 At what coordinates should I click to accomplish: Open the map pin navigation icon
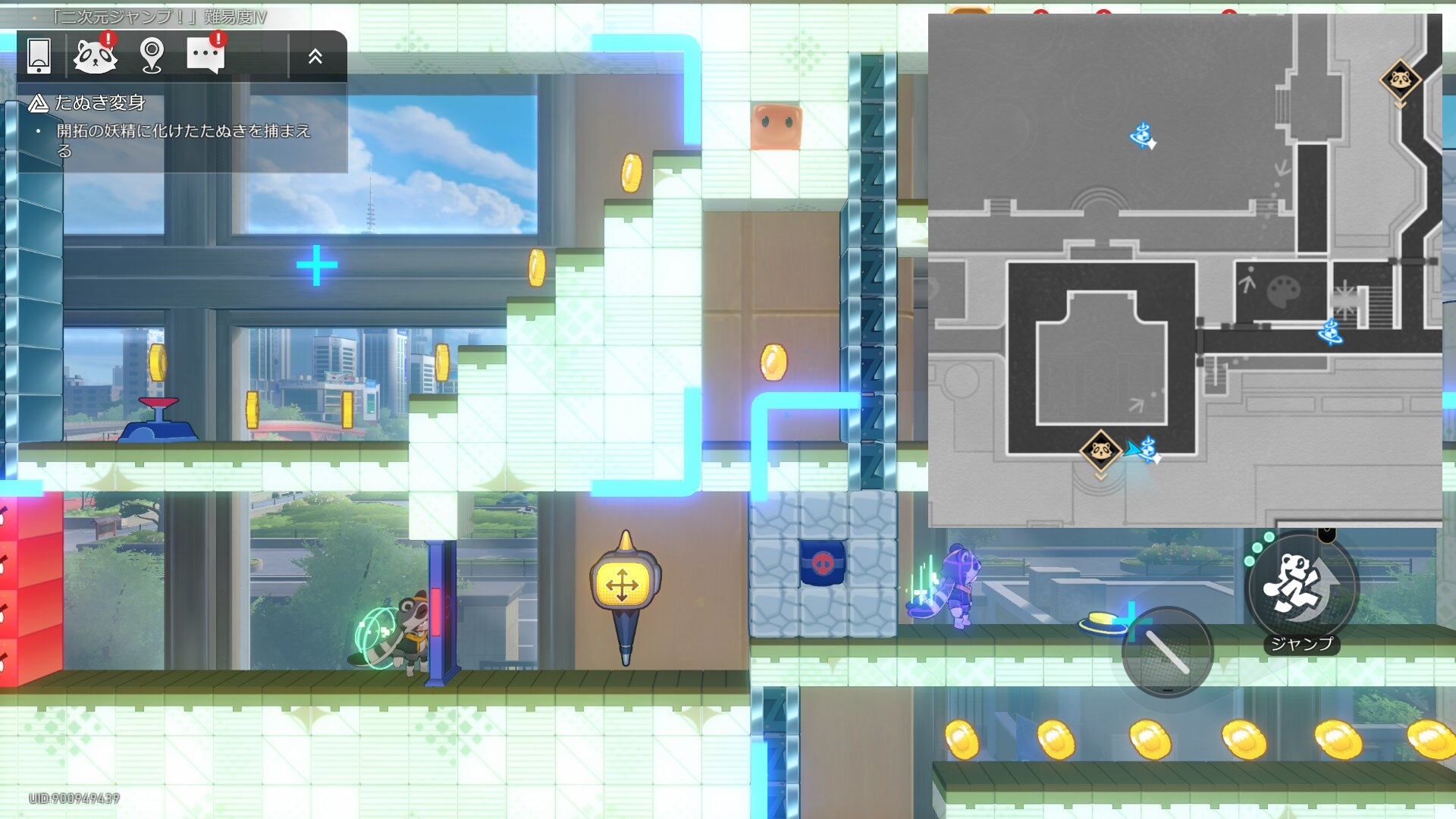[152, 55]
